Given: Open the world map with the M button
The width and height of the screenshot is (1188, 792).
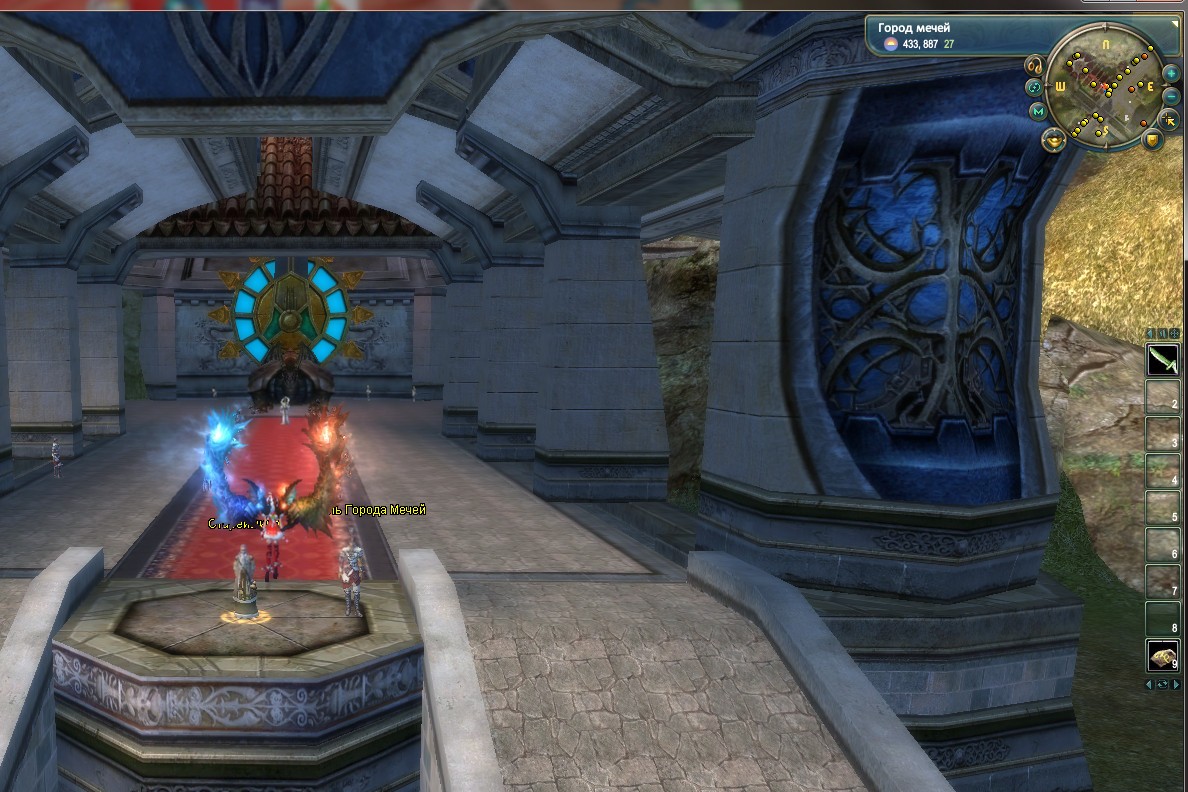Looking at the screenshot, I should [x=1039, y=111].
